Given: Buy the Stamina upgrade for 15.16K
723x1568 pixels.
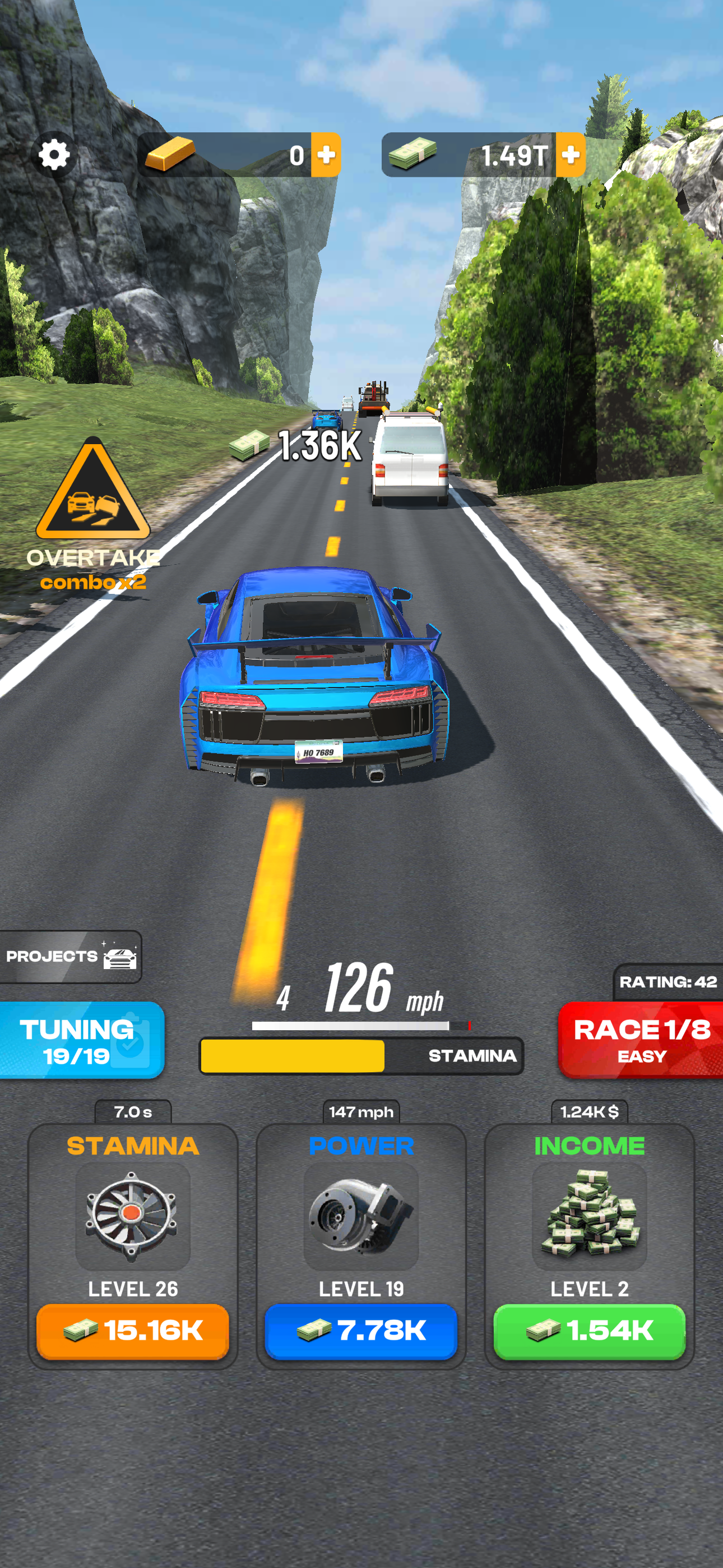Looking at the screenshot, I should pos(133,1329).
